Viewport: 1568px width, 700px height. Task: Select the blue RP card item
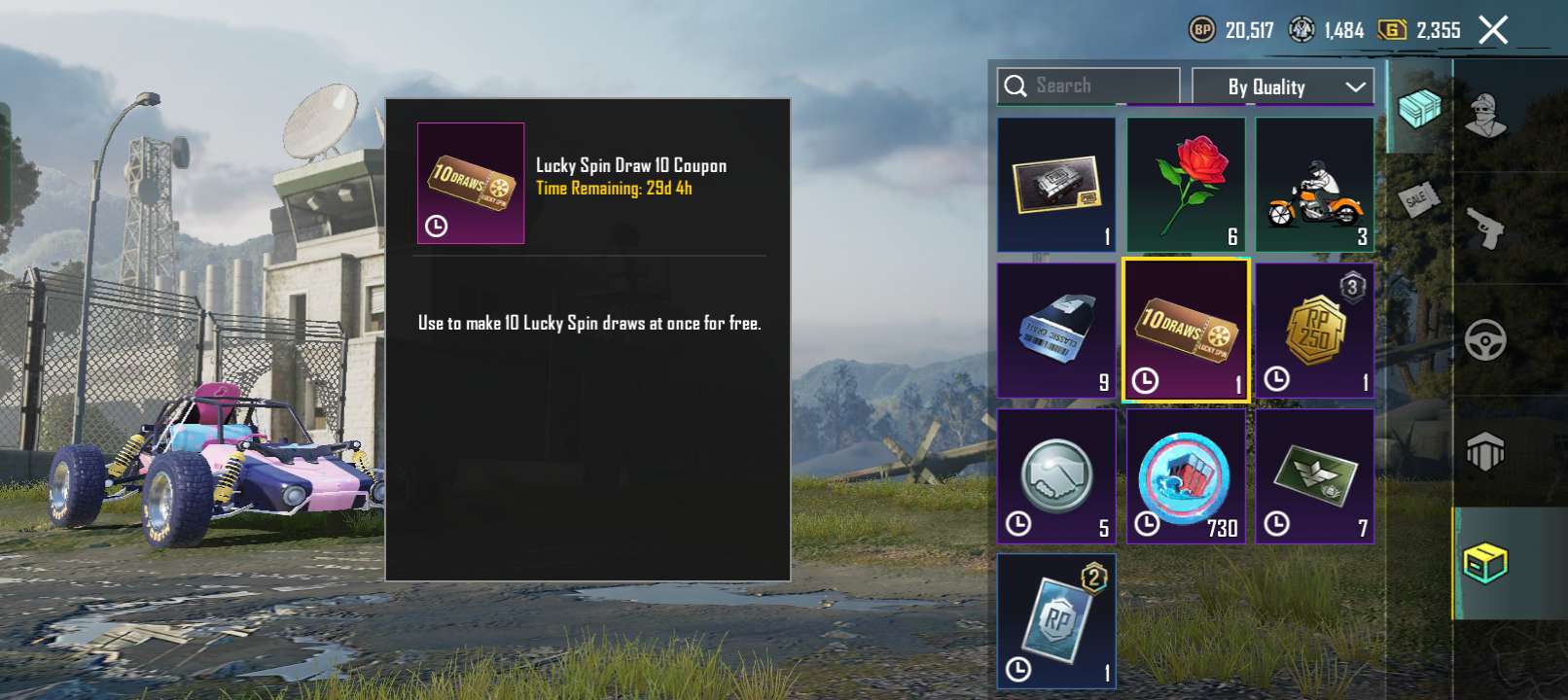1056,621
